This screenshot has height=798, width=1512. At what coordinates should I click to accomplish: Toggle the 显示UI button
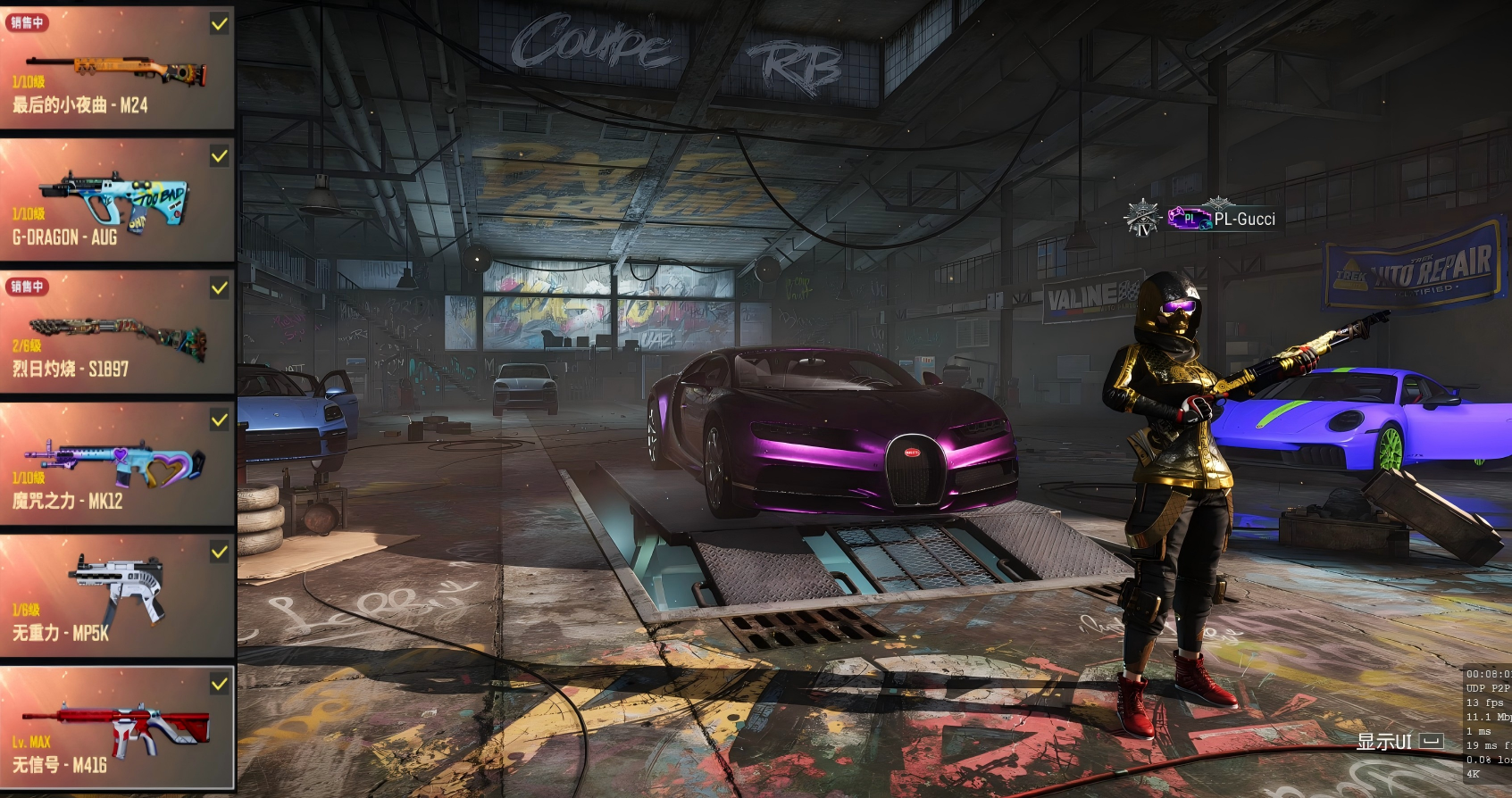pyautogui.click(x=1399, y=742)
